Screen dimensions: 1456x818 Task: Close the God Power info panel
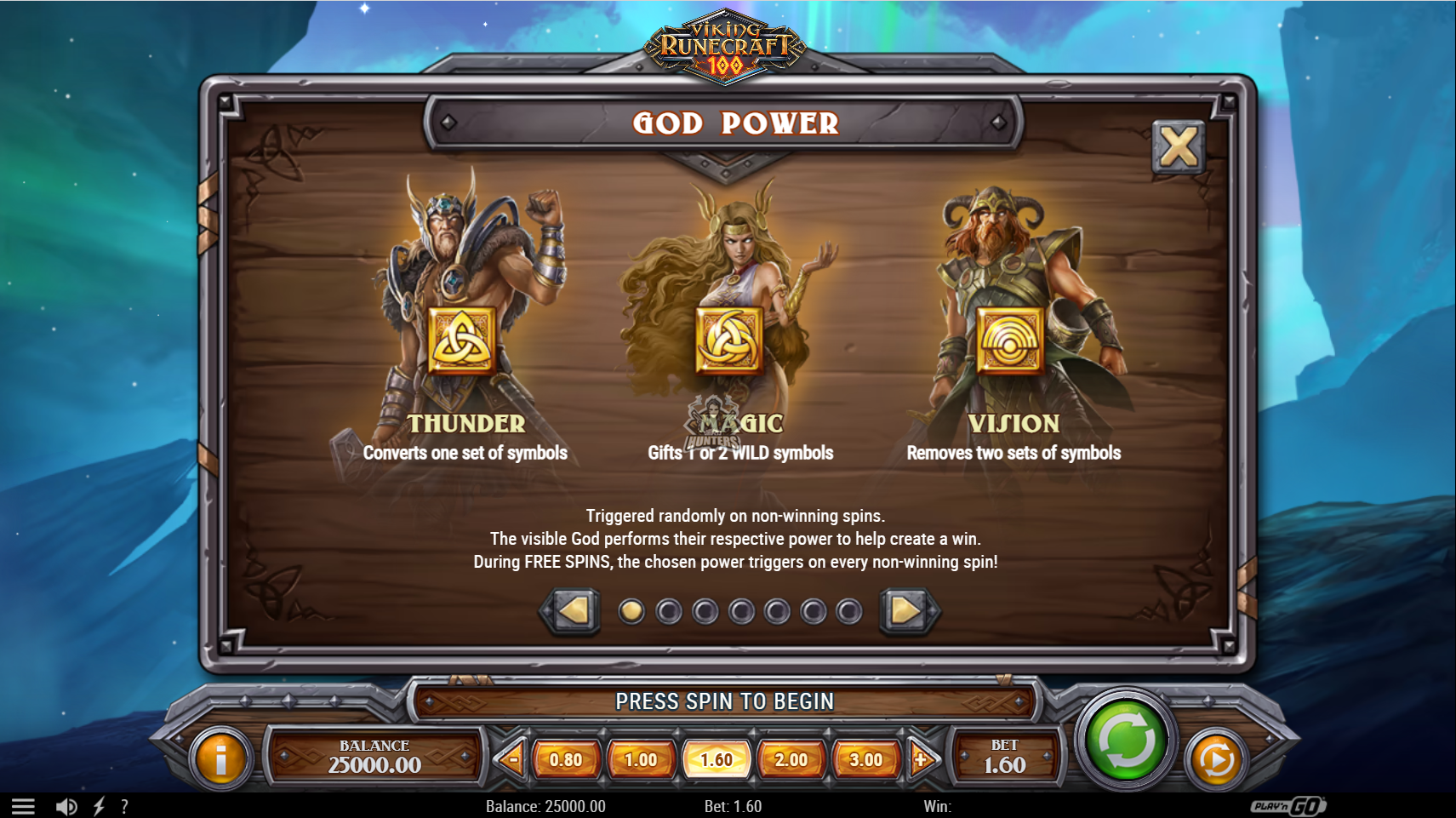pos(1179,147)
